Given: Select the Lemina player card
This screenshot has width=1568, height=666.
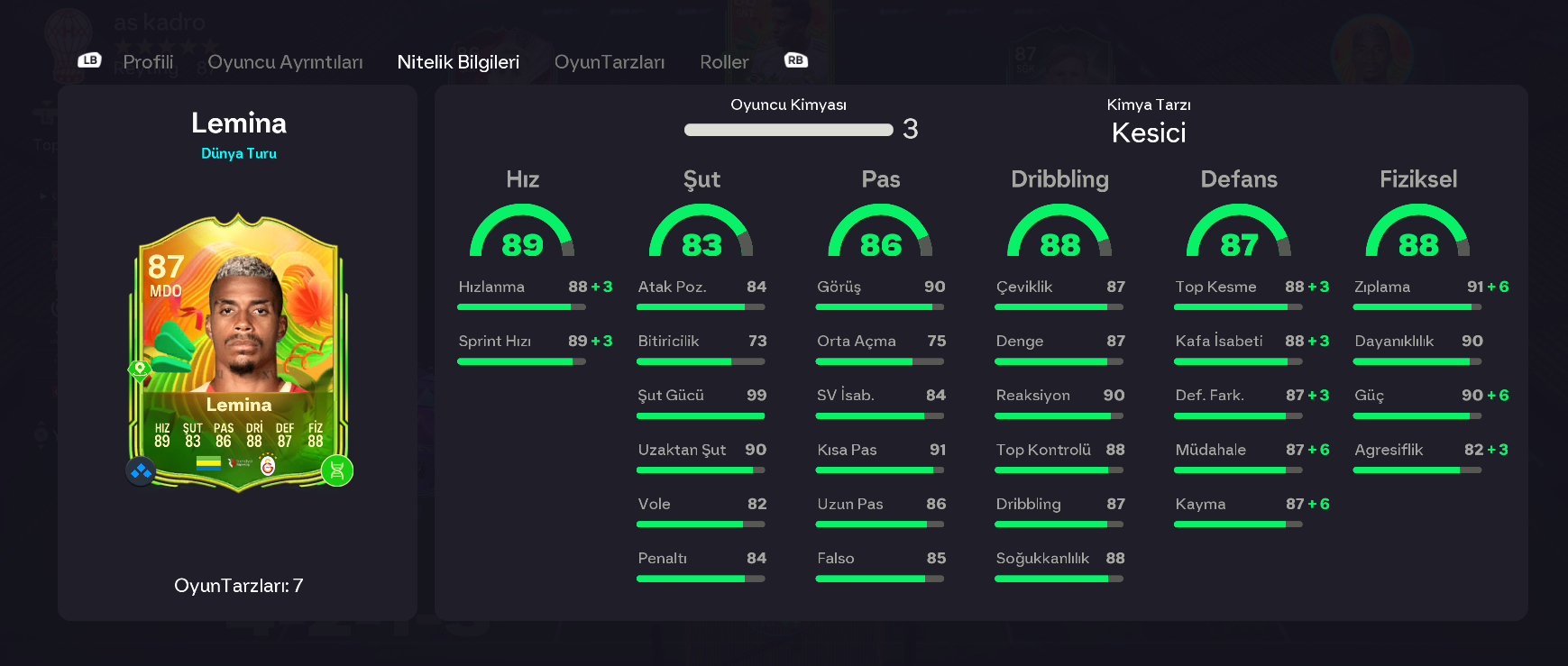Looking at the screenshot, I should (x=239, y=352).
